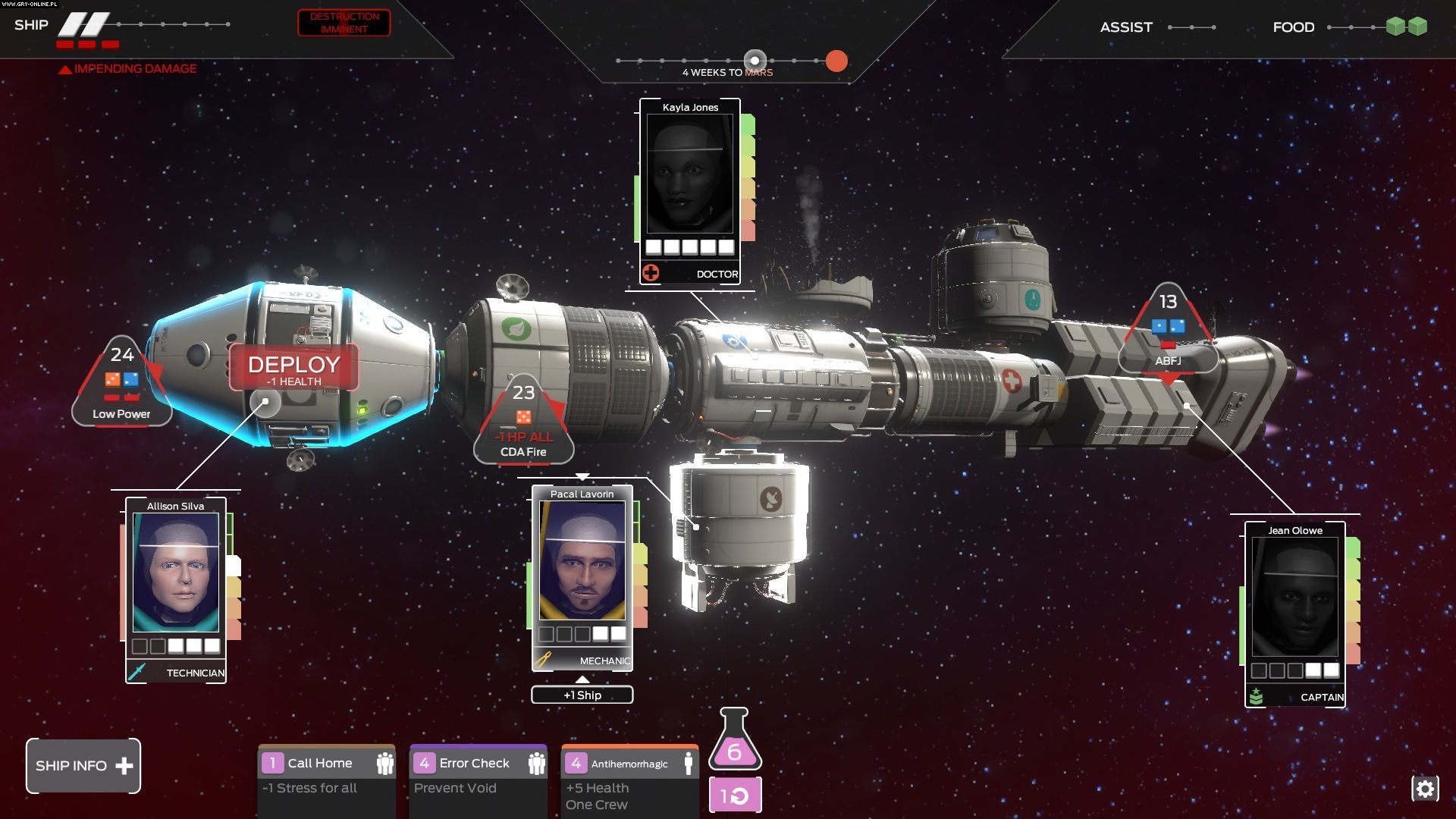1456x819 pixels.
Task: Click the Destruction Imminent warning
Action: pyautogui.click(x=344, y=23)
